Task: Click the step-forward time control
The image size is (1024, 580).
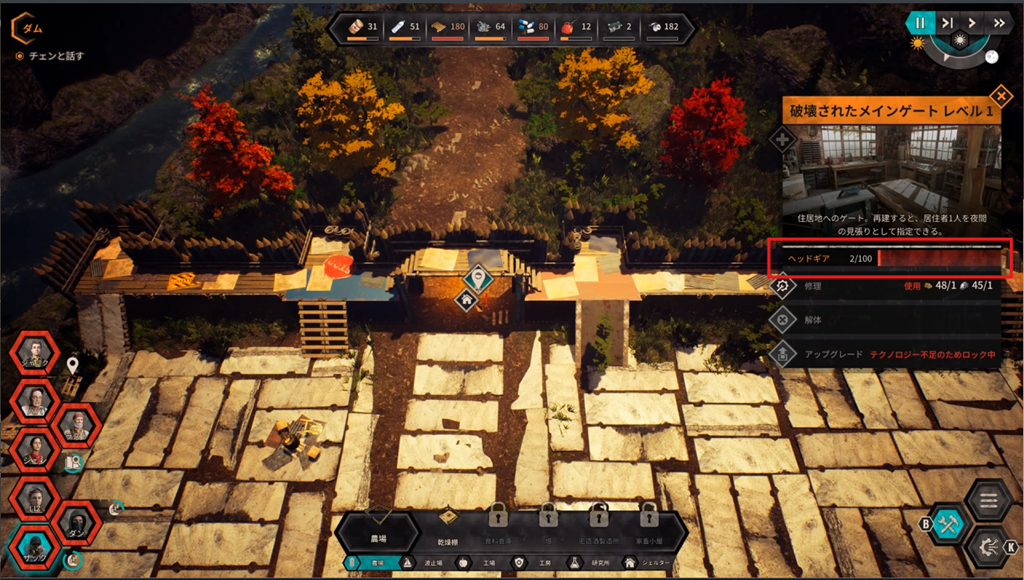Action: [946, 22]
